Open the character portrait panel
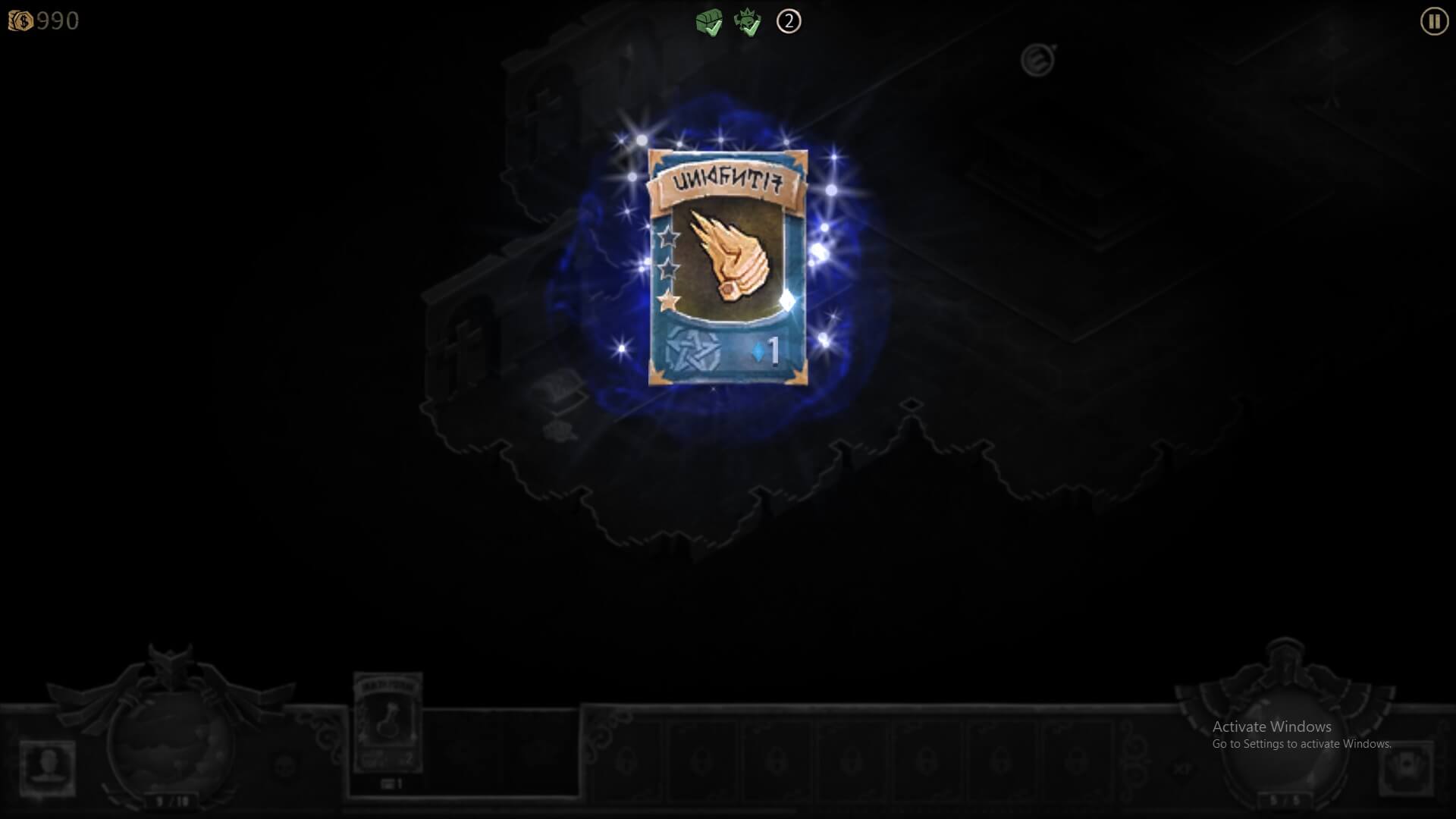The height and width of the screenshot is (819, 1456). tap(47, 767)
